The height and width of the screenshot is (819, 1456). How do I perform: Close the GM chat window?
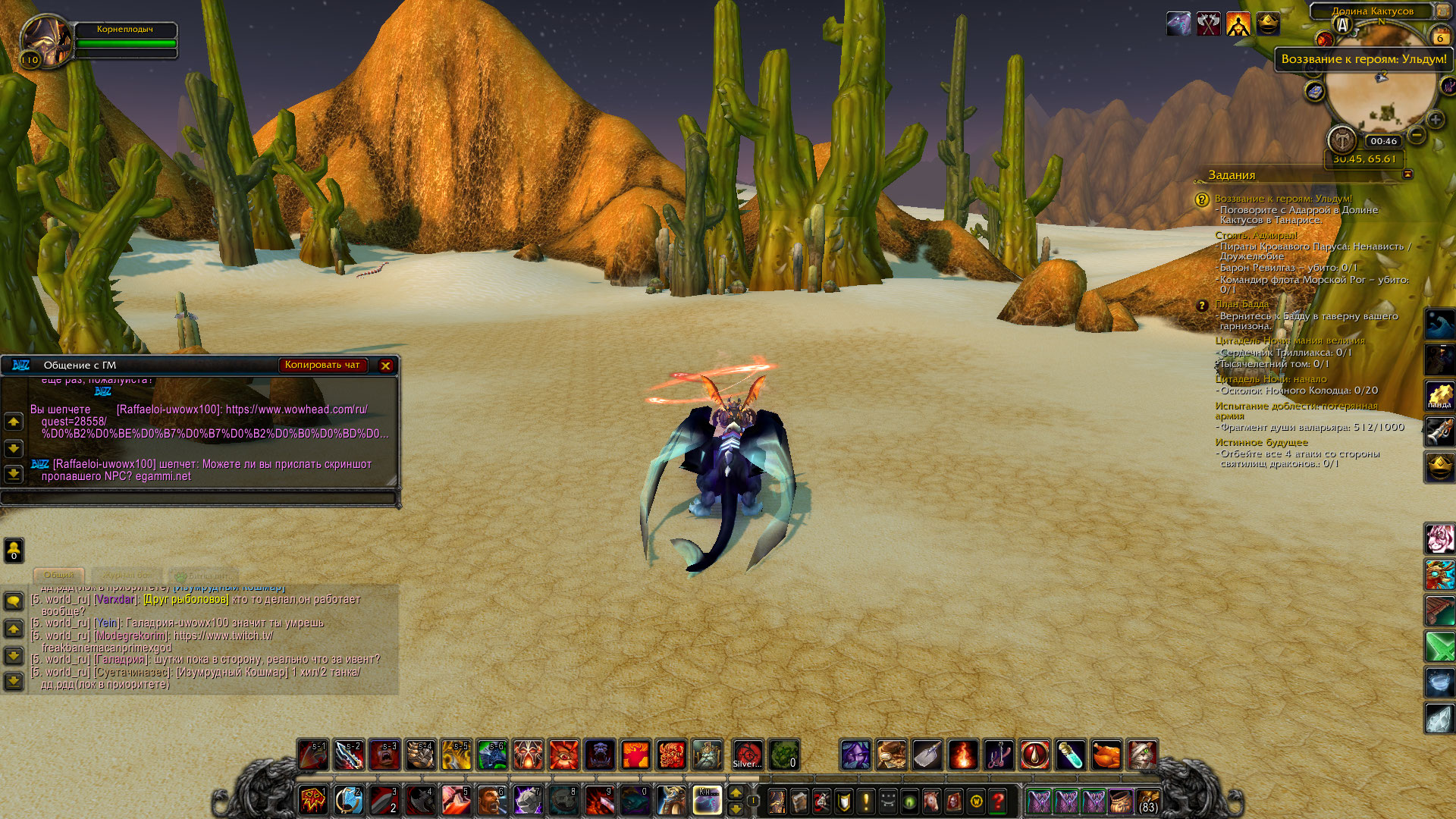pyautogui.click(x=385, y=366)
